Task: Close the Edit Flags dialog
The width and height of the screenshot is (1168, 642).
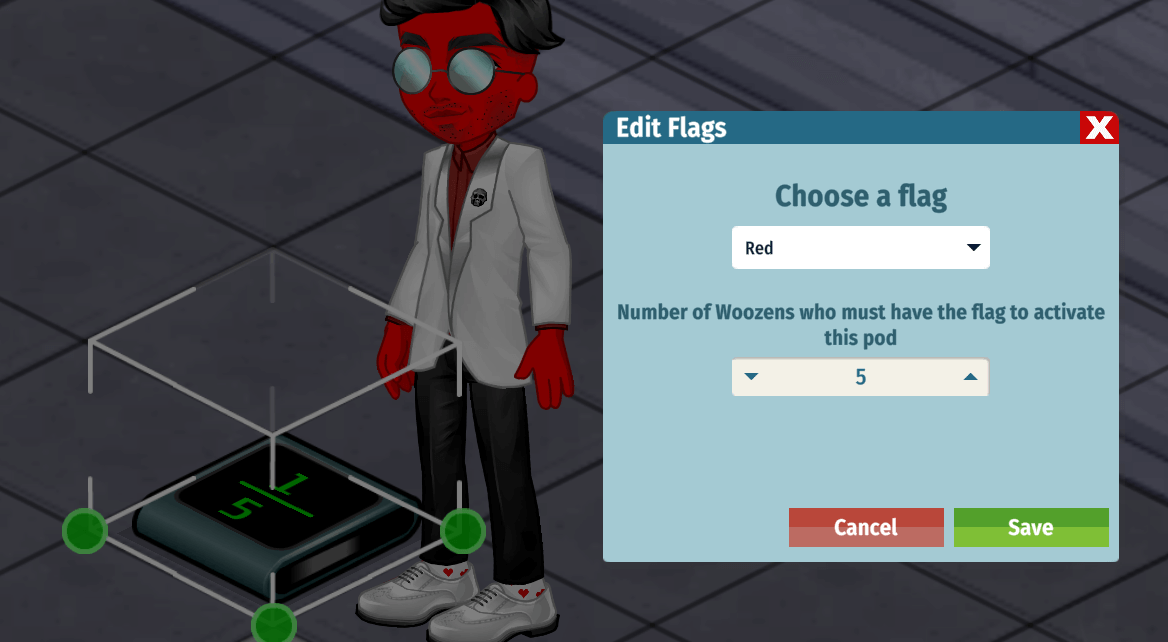Action: tap(1099, 128)
